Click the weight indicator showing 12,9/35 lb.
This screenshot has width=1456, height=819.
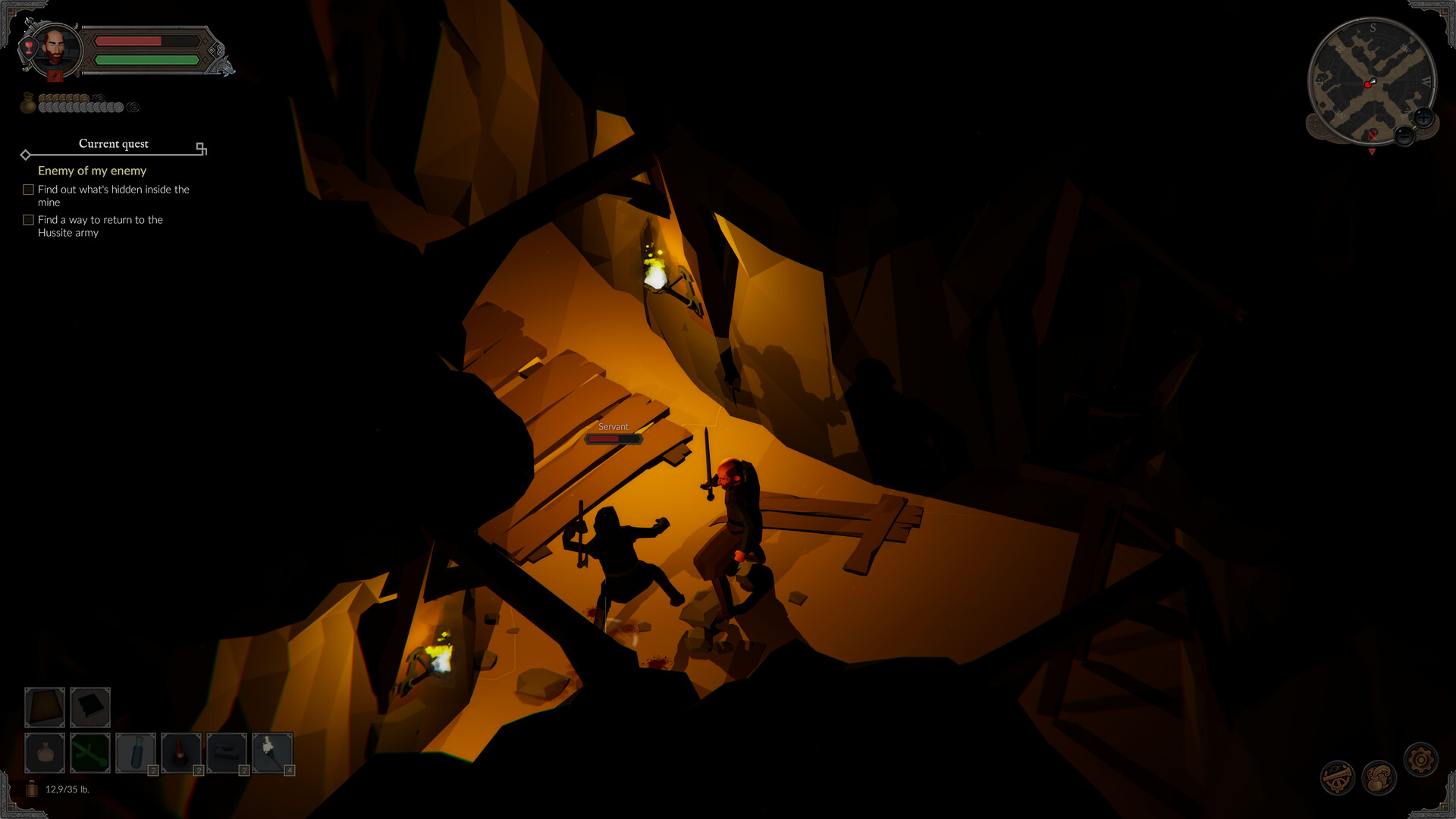coord(67,789)
